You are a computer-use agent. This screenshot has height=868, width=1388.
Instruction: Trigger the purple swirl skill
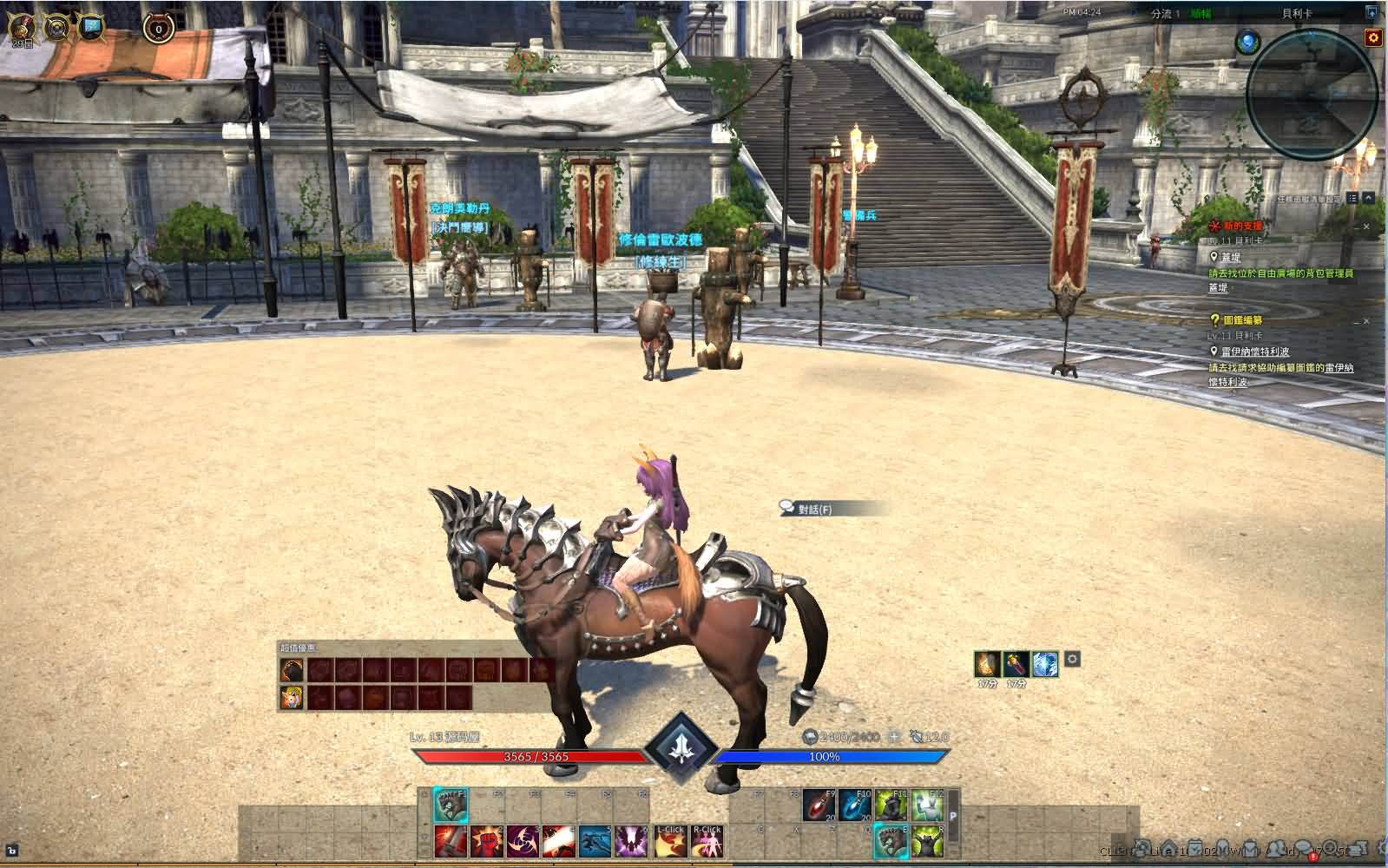(523, 841)
